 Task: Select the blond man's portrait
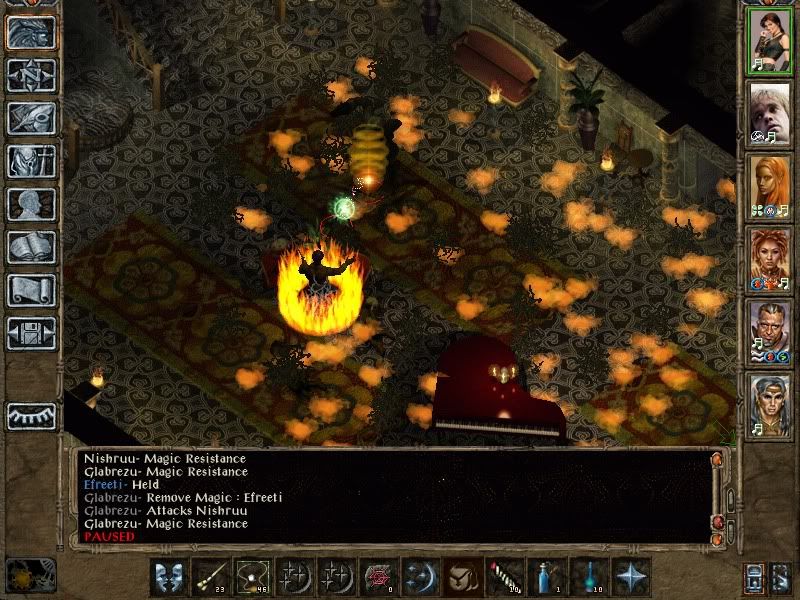point(769,113)
